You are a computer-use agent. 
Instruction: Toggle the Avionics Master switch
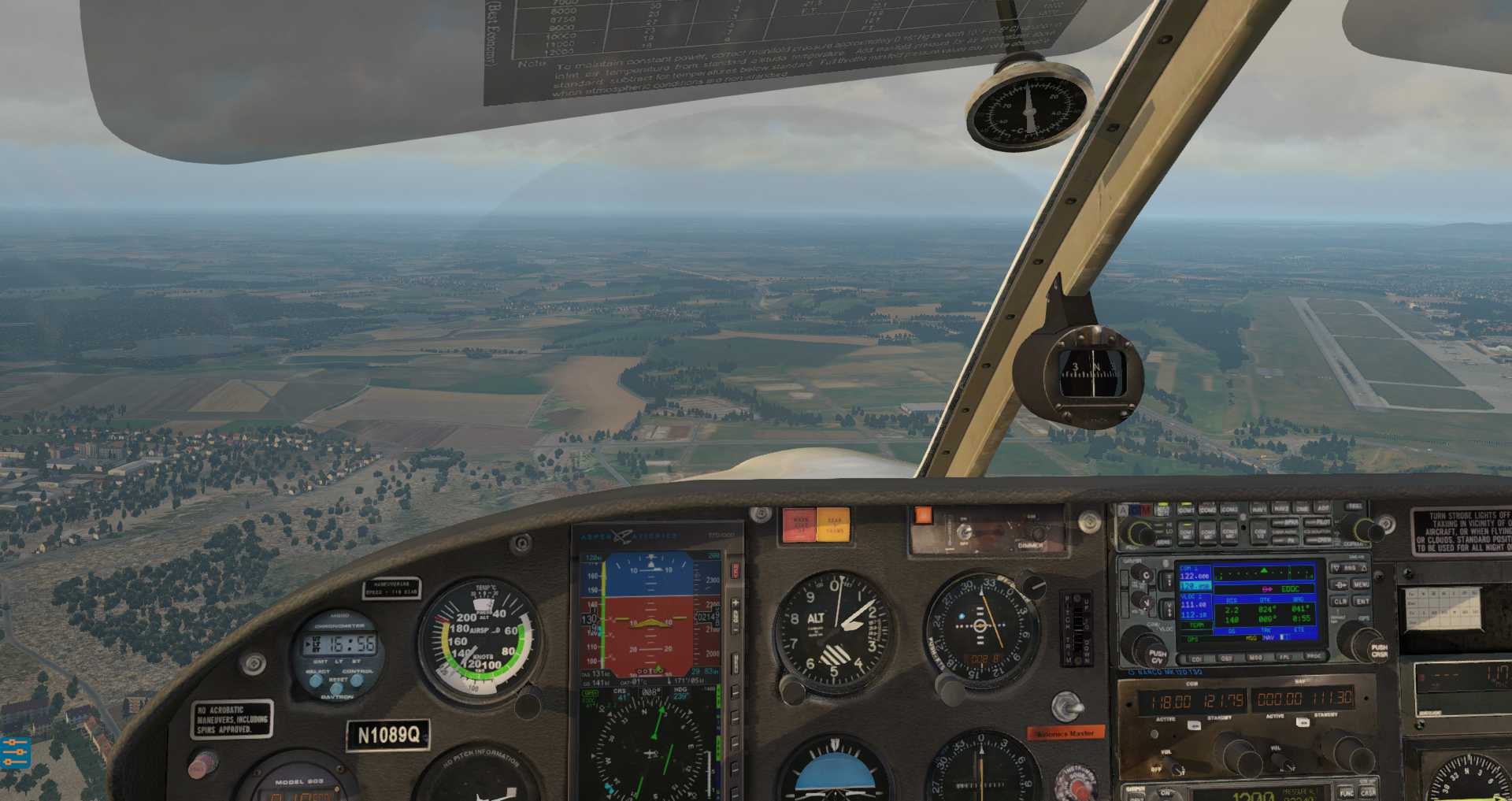pyautogui.click(x=1065, y=706)
